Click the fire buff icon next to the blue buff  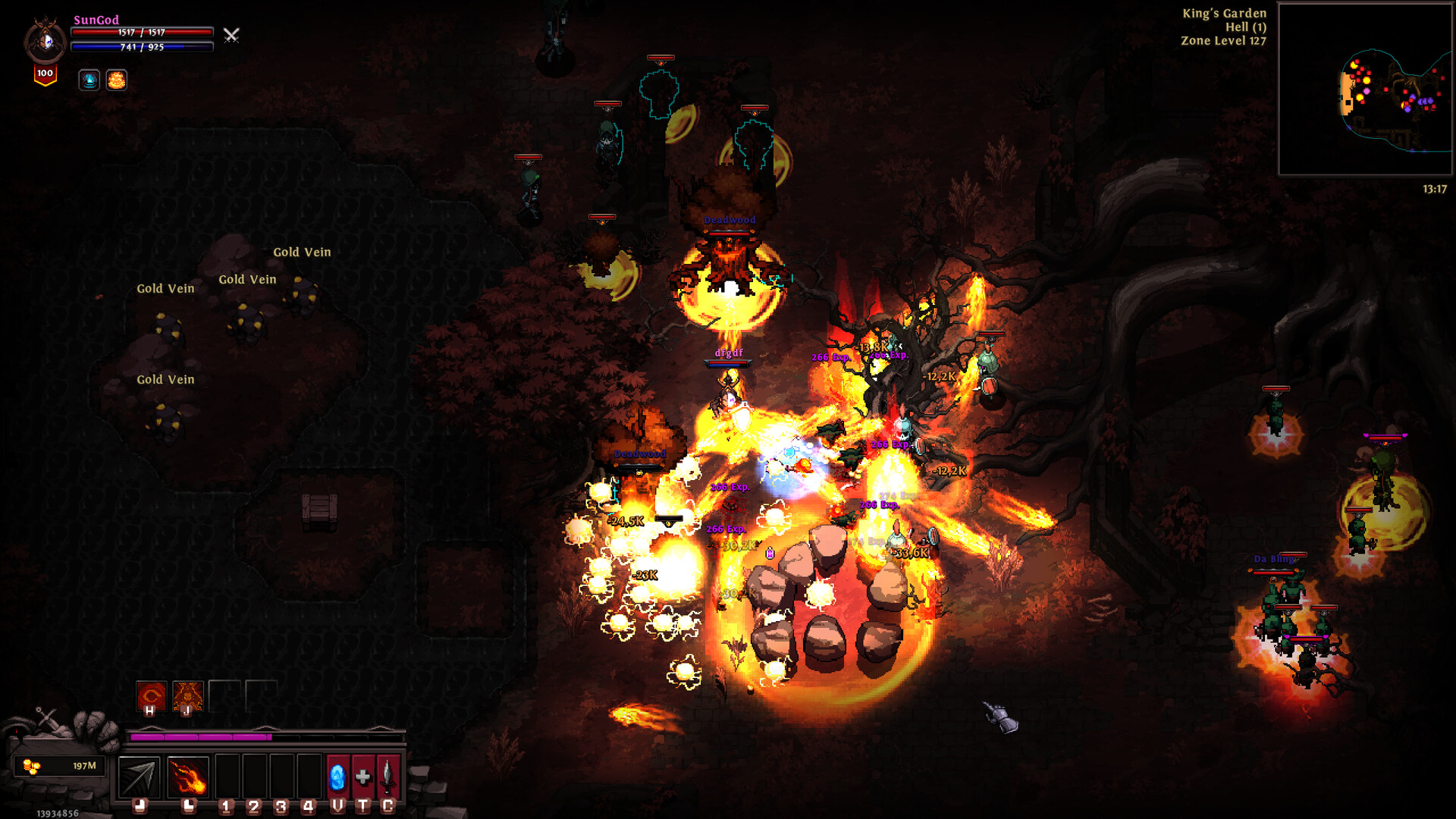pos(116,80)
